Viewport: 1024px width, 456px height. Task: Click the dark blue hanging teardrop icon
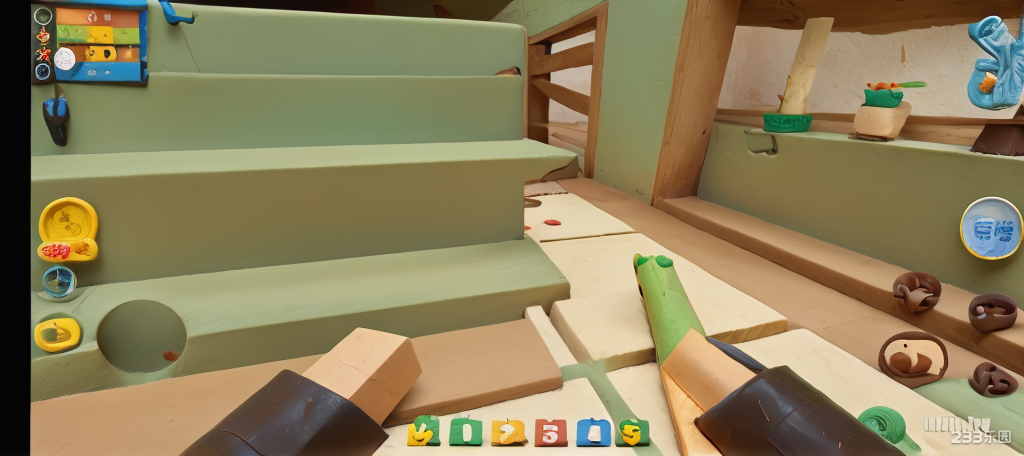(x=56, y=119)
